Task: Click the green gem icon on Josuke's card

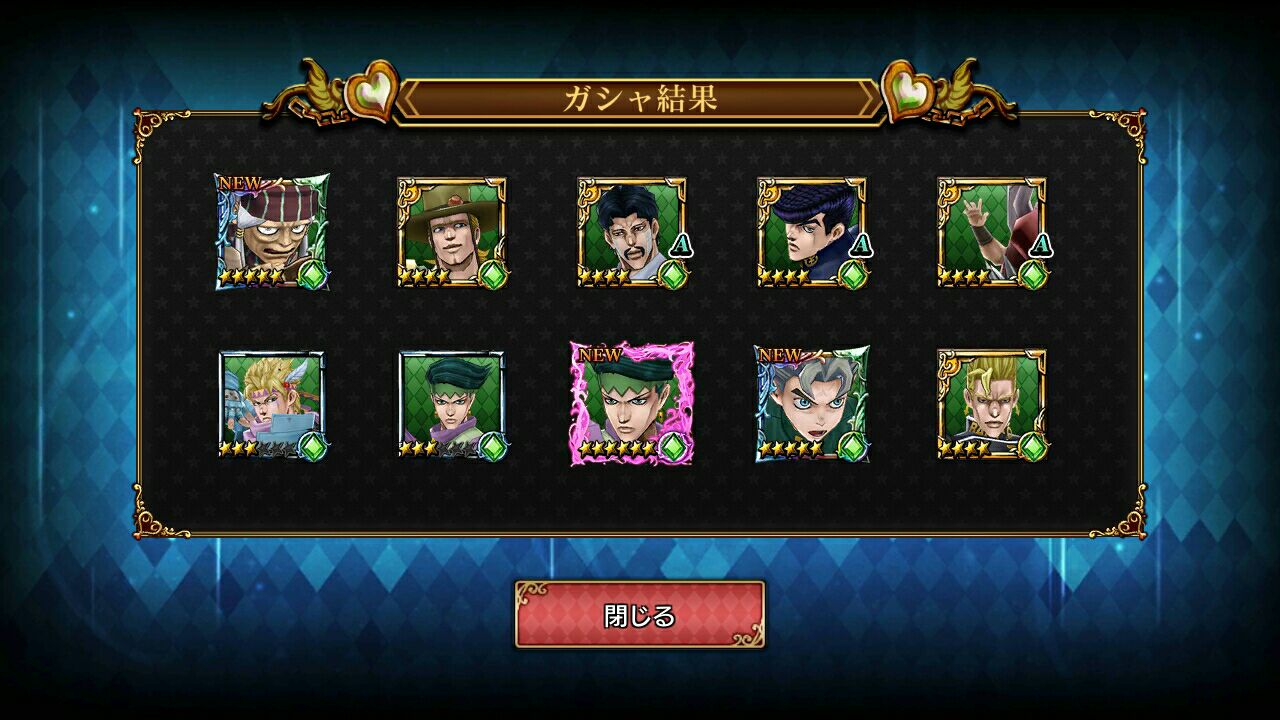Action: coord(853,274)
